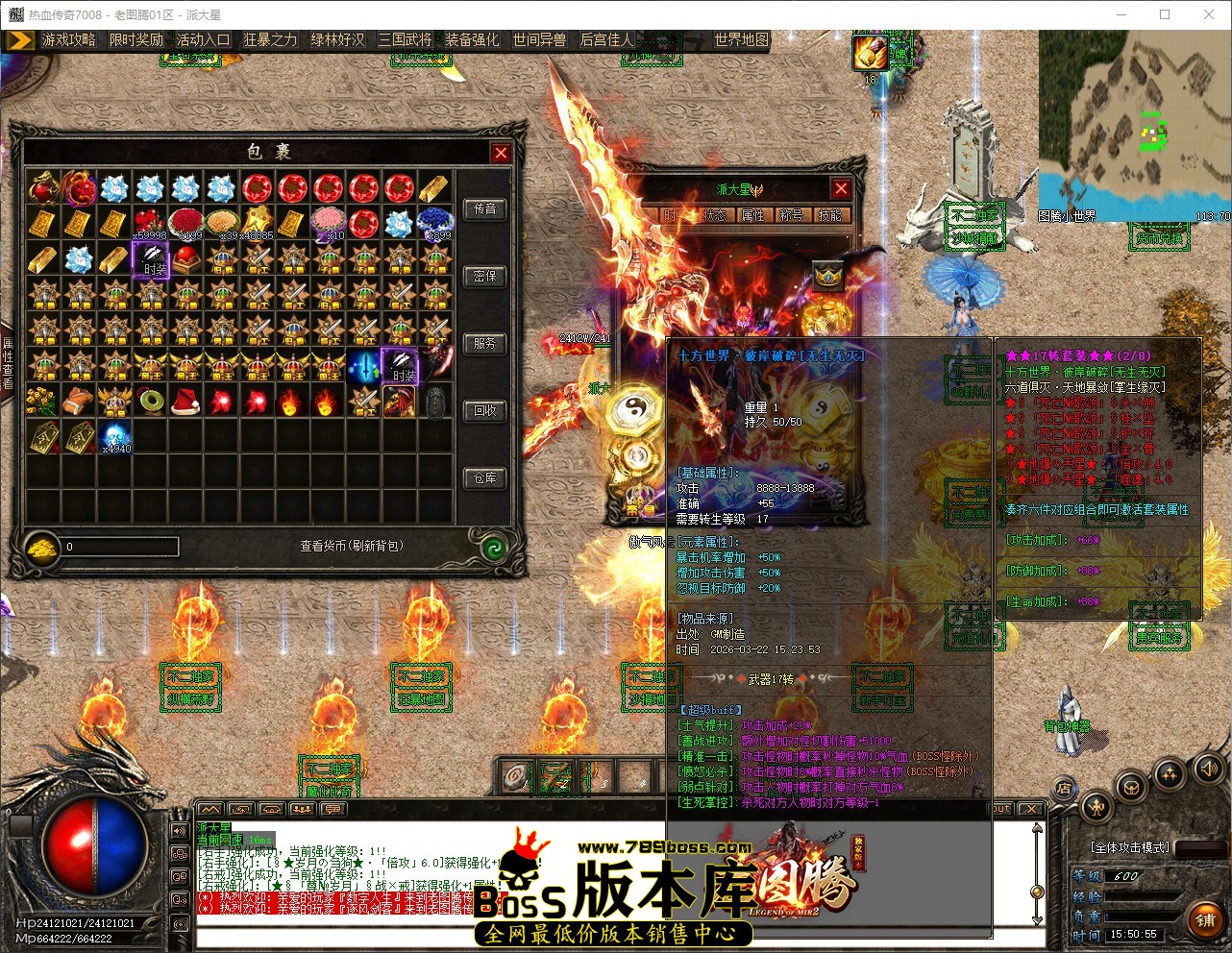Screen dimensions: 1232x953
Task: Open the chat bubble icon above the chat window
Action: 333,811
